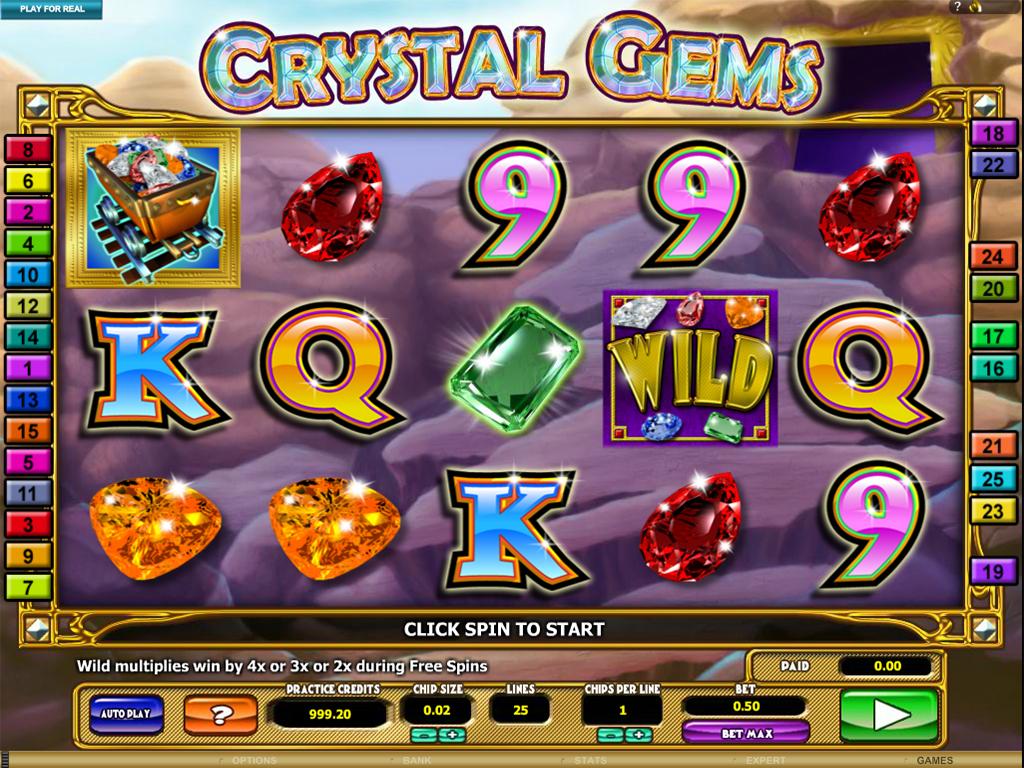This screenshot has width=1024, height=768.
Task: Decrease the chip size with the minus button
Action: pos(421,735)
